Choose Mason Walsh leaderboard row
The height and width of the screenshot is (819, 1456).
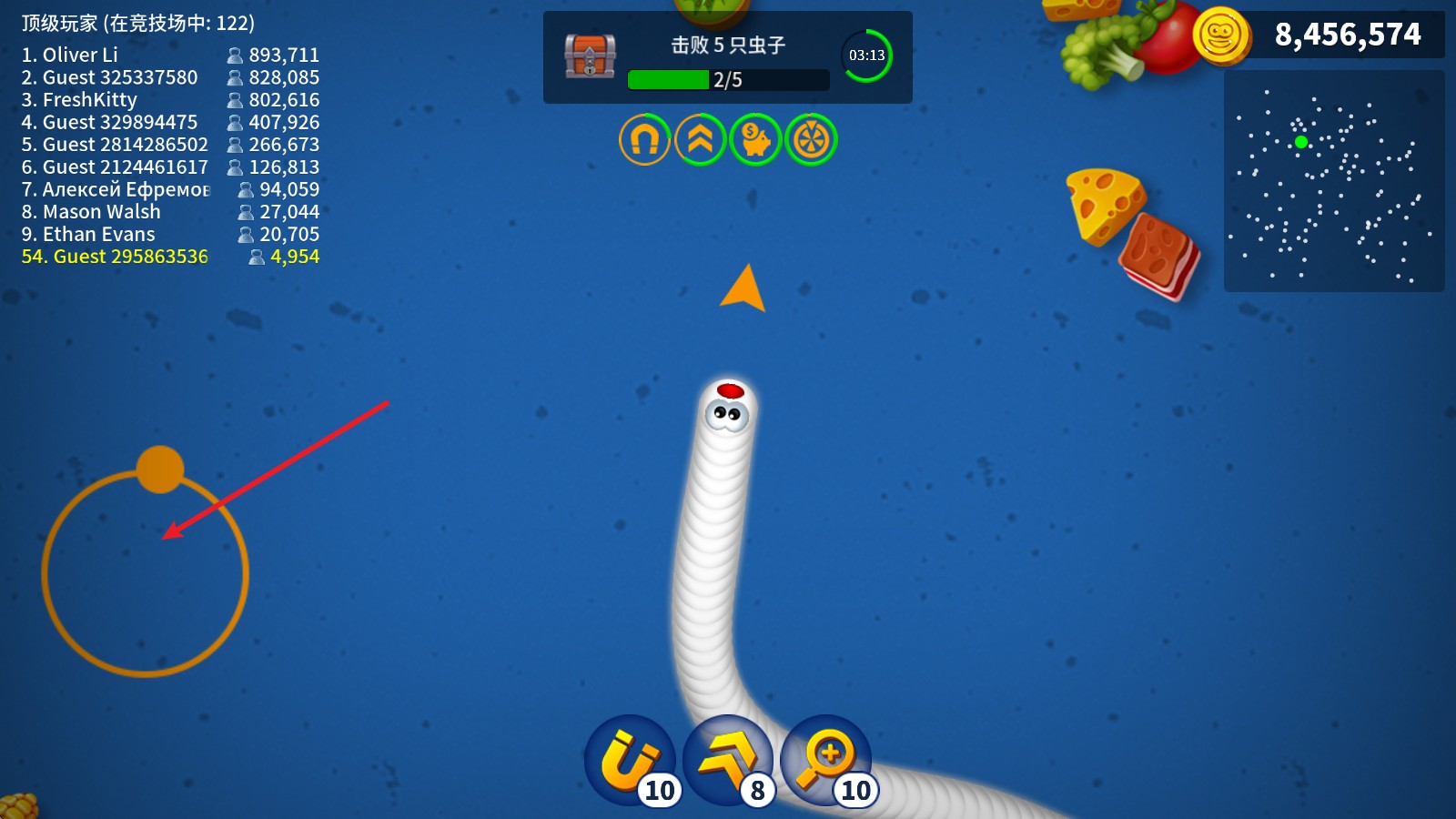tap(101, 212)
